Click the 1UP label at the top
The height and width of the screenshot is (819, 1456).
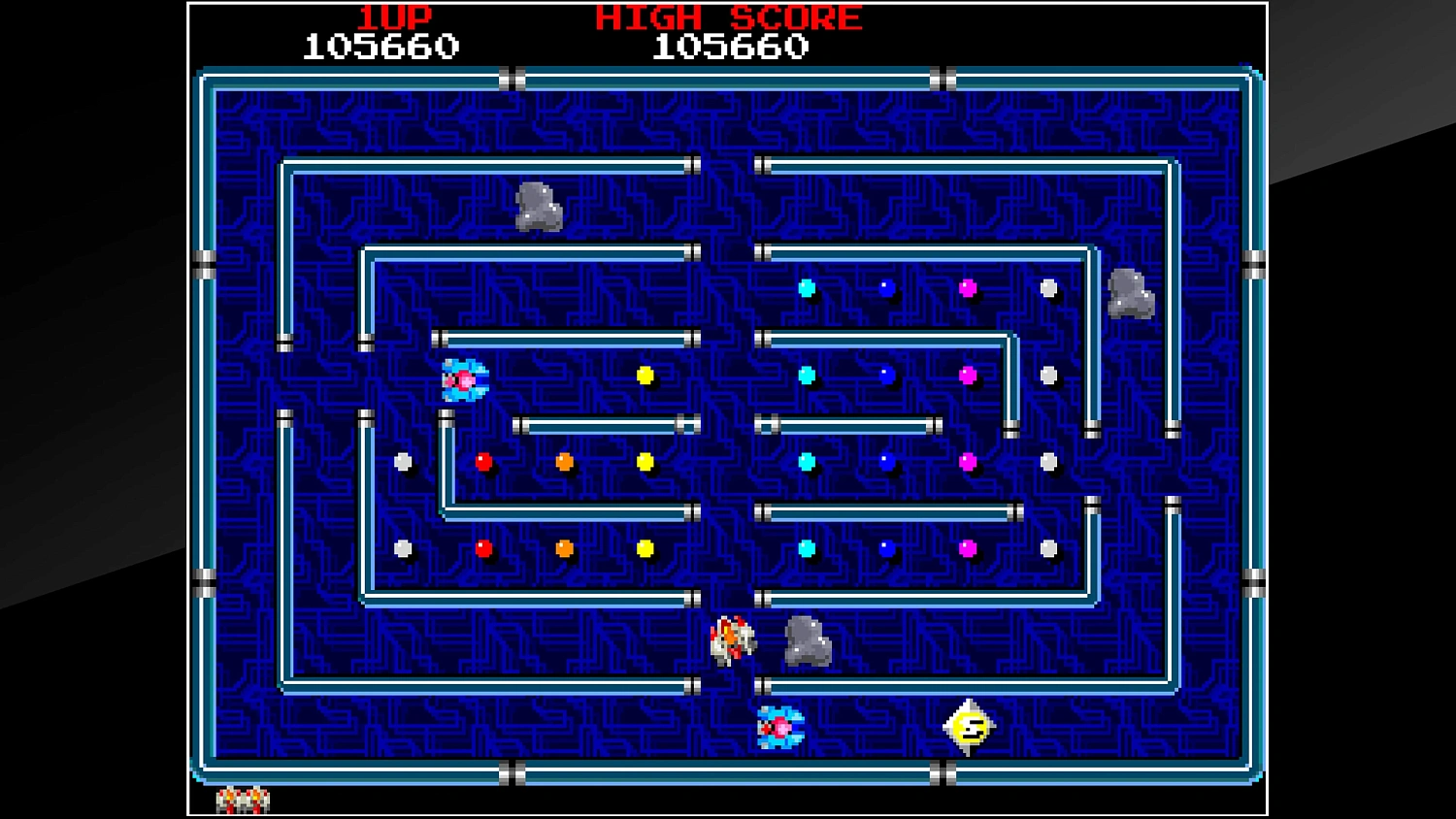[x=392, y=15]
